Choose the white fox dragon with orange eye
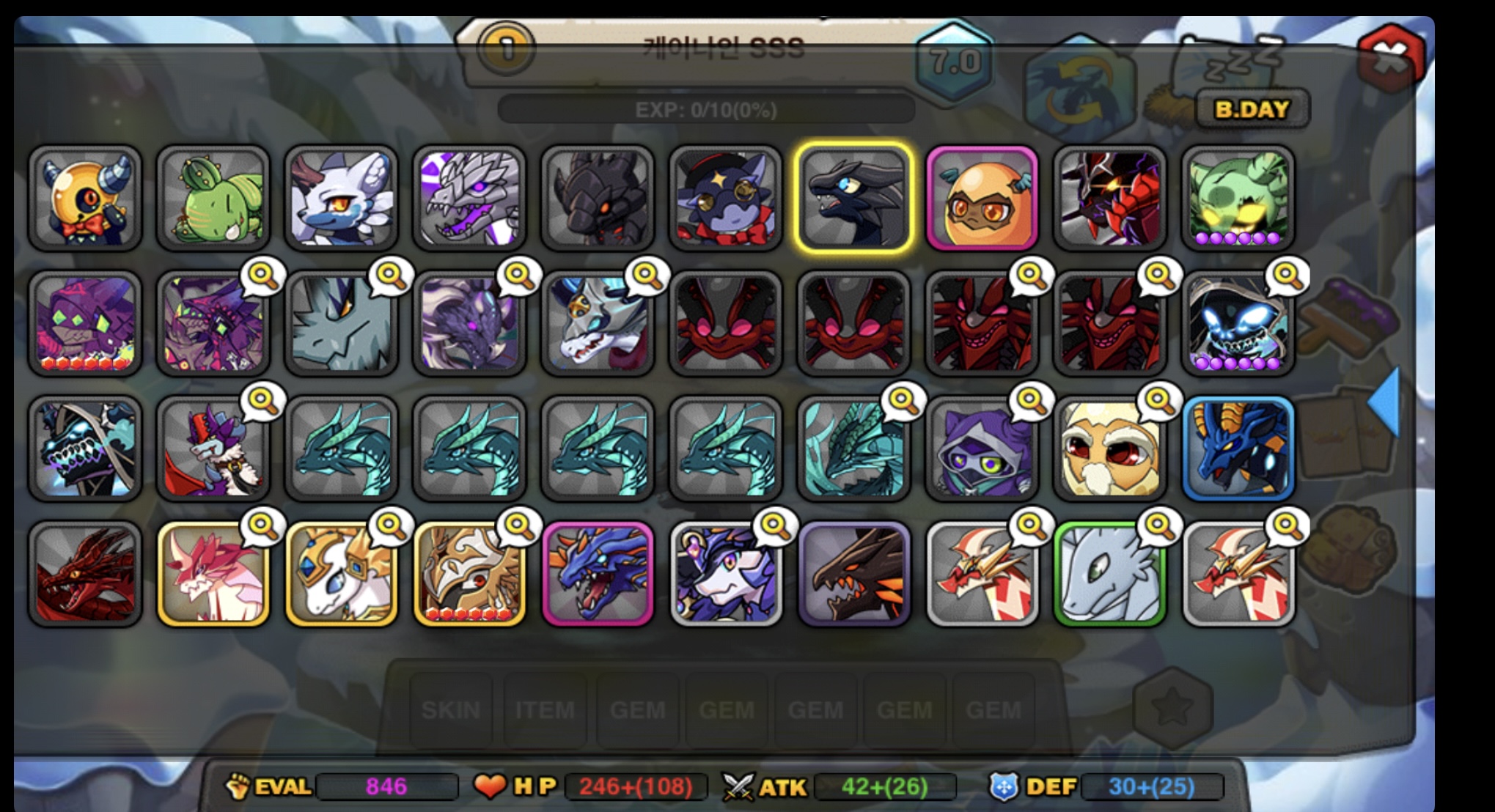 341,198
